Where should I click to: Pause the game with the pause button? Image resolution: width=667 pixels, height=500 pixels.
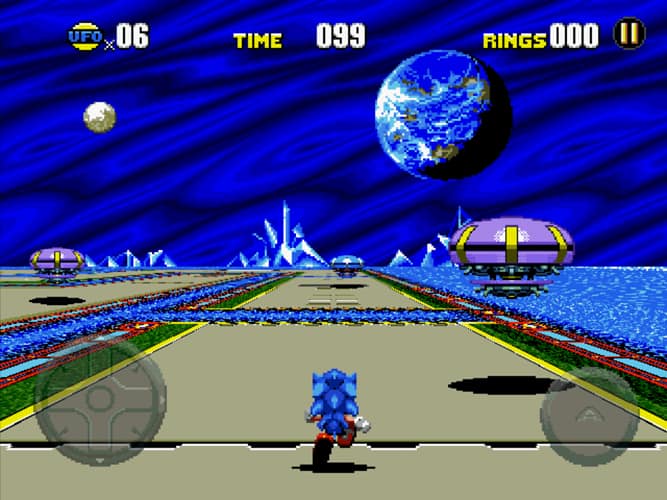pyautogui.click(x=629, y=35)
